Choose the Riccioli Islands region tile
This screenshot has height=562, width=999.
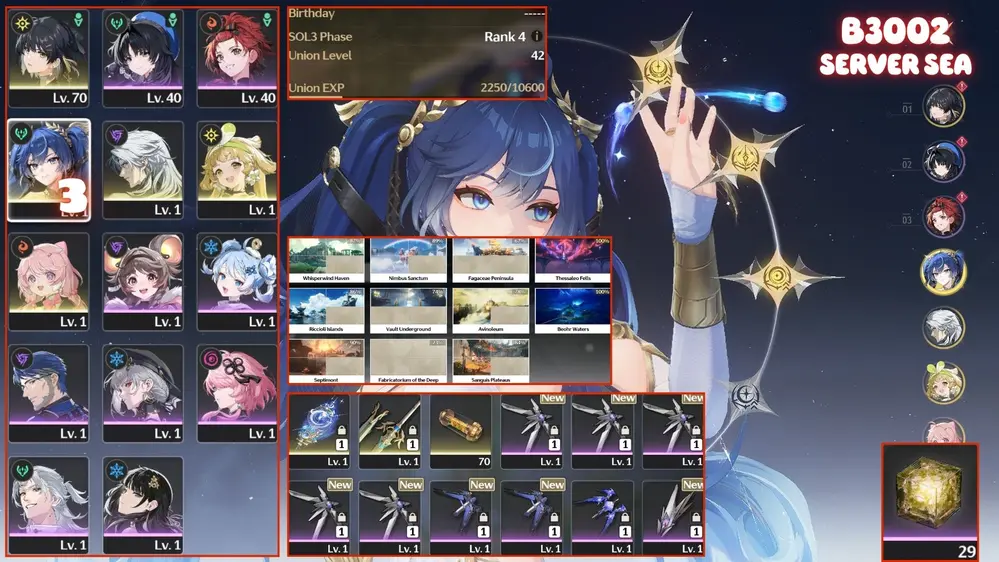[x=326, y=311]
